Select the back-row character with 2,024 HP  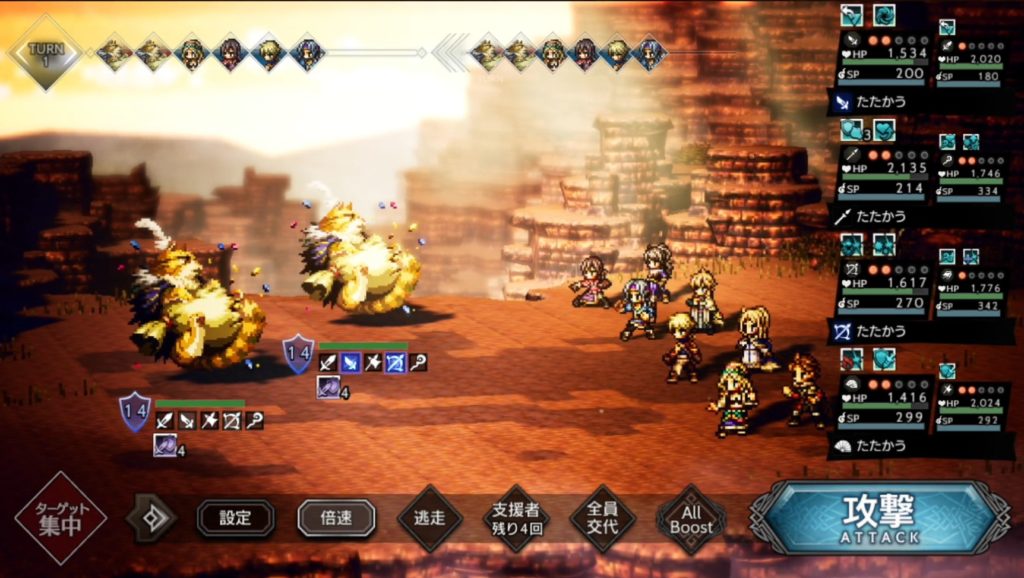click(x=971, y=404)
